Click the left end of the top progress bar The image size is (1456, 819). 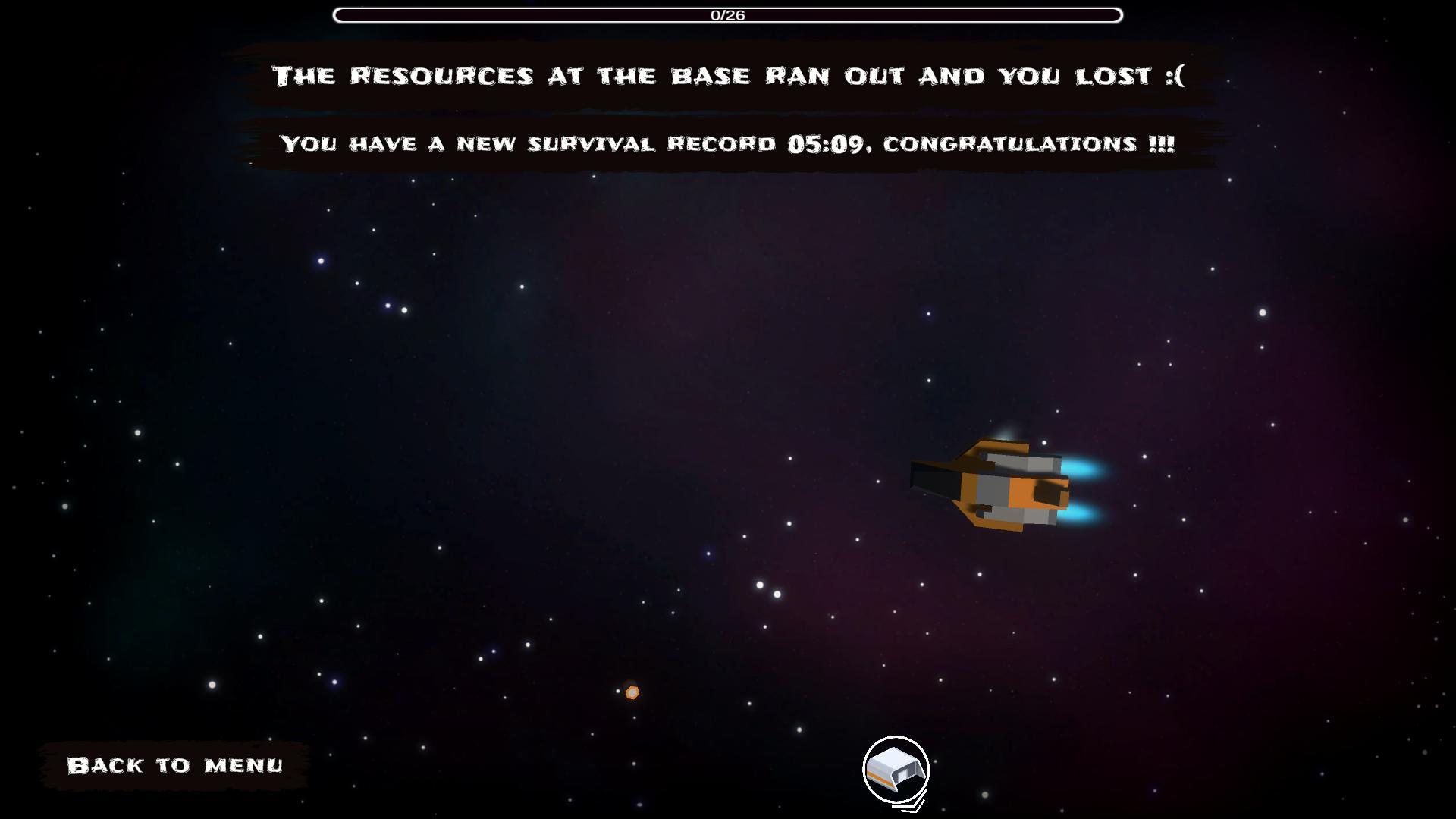(x=340, y=13)
